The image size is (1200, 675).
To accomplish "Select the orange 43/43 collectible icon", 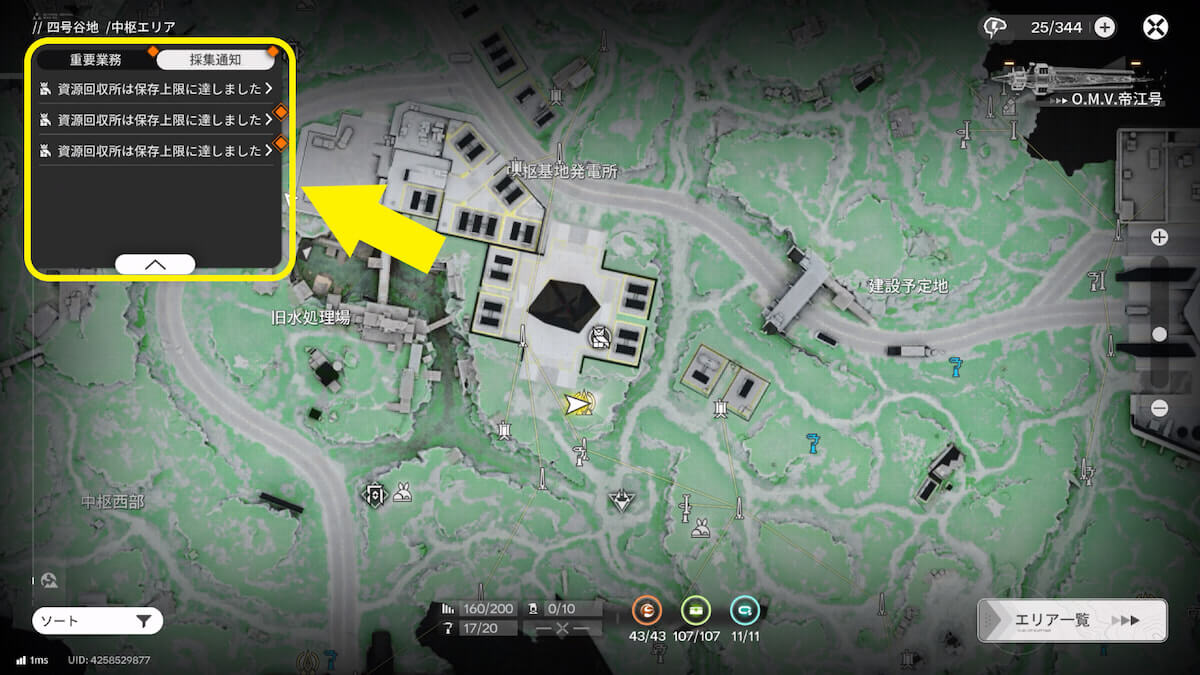I will pos(647,609).
